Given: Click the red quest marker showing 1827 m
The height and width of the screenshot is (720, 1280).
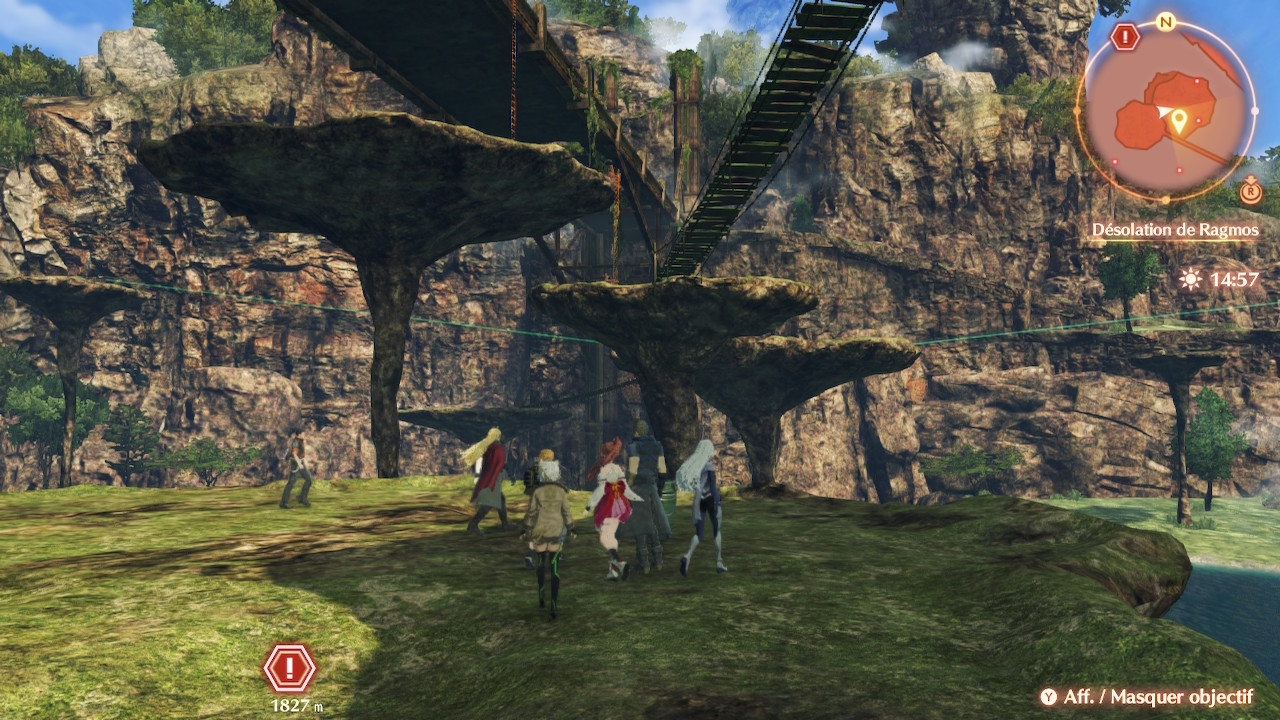Looking at the screenshot, I should click(290, 668).
